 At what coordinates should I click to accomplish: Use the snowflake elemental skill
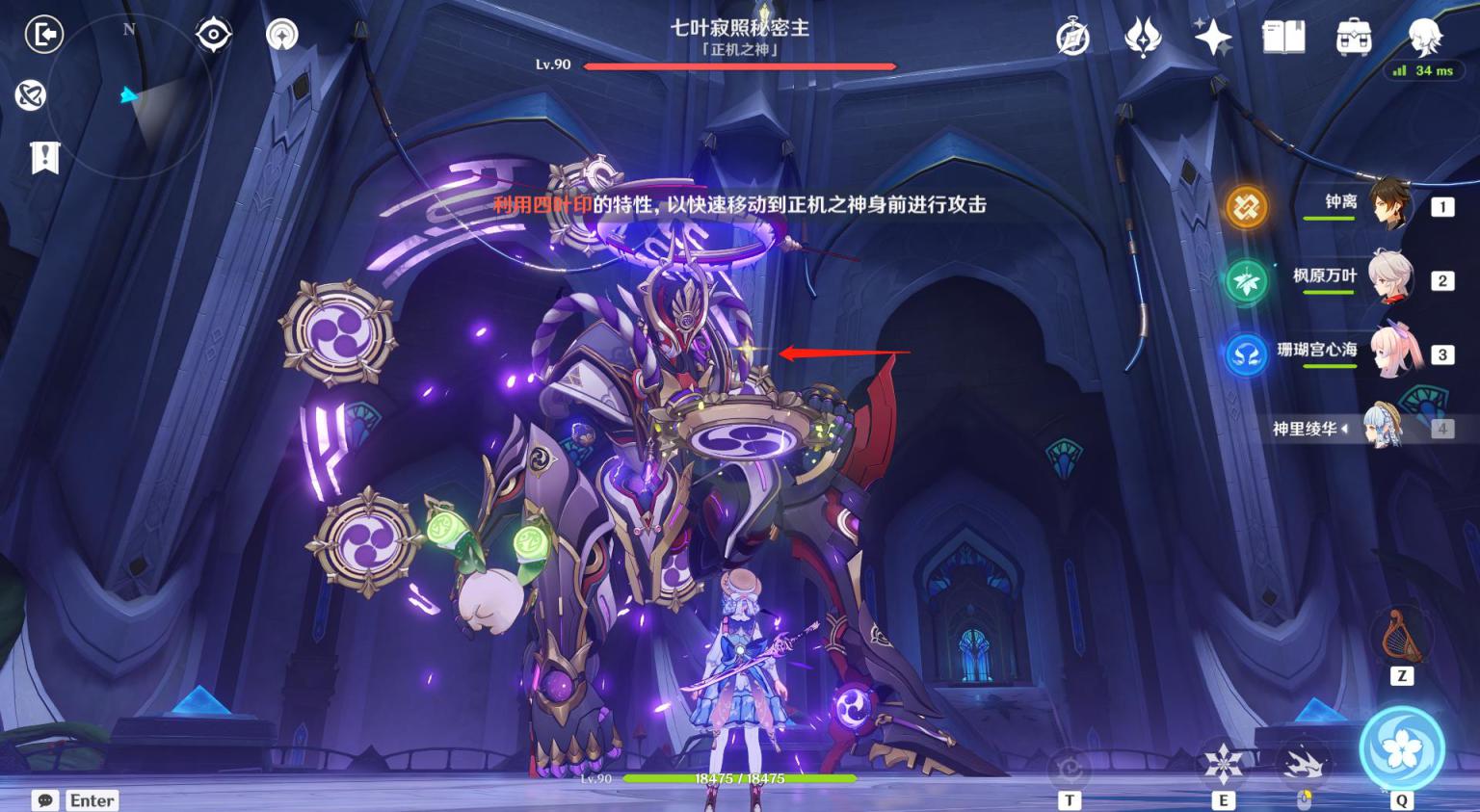[1223, 765]
